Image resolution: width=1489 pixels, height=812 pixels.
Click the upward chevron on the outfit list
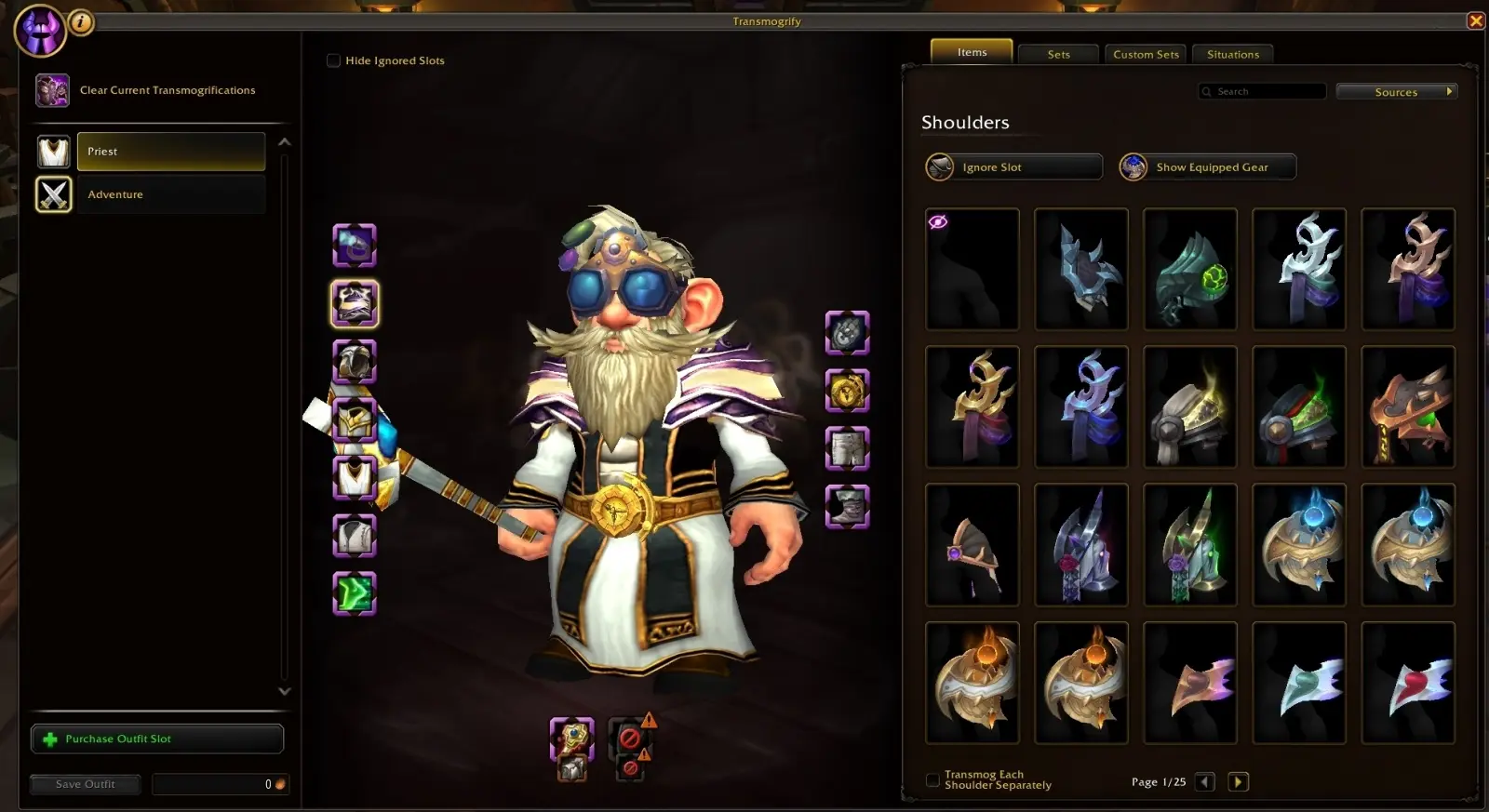(286, 141)
